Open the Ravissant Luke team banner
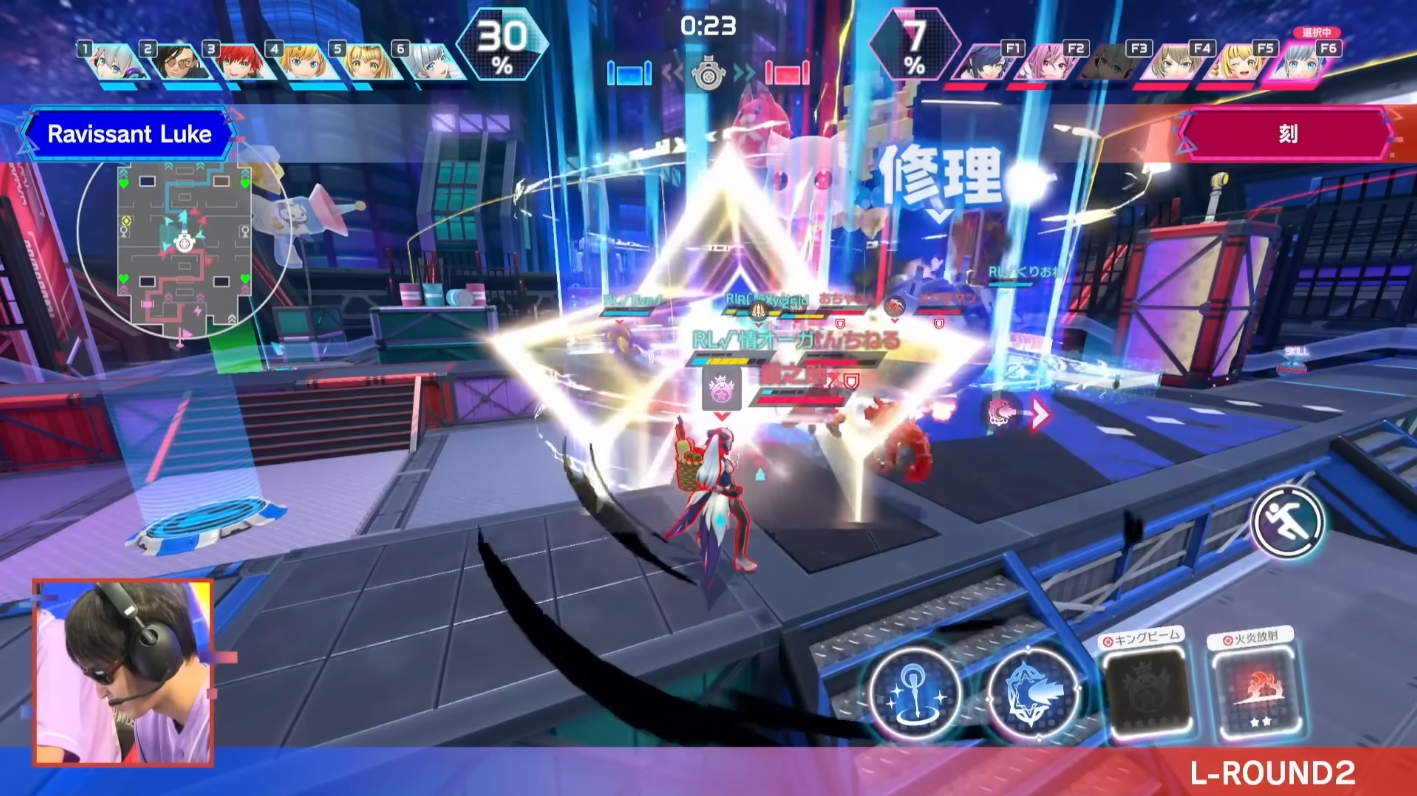The height and width of the screenshot is (796, 1417). (x=132, y=135)
